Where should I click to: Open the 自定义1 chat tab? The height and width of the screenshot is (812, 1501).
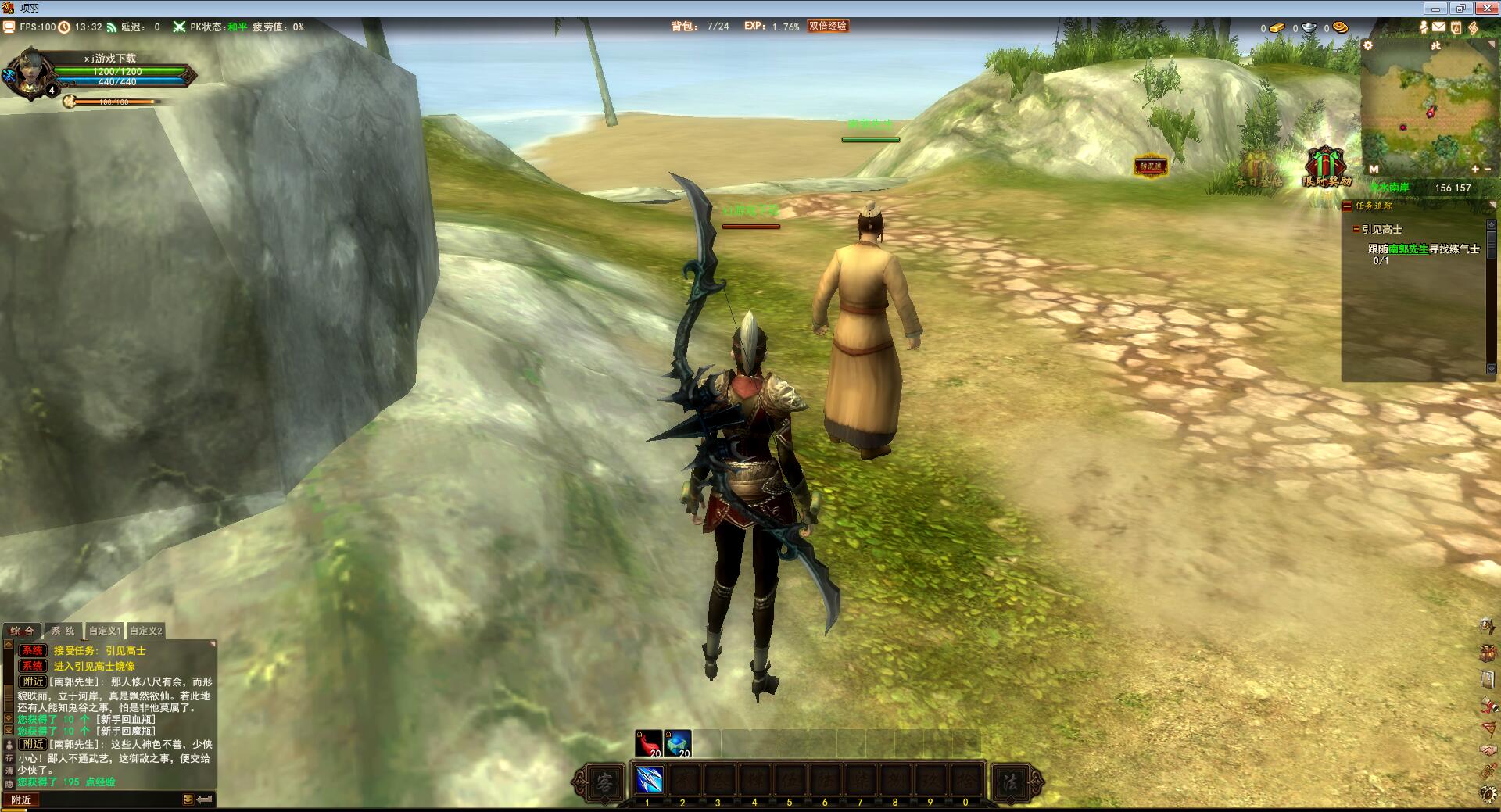coord(105,631)
